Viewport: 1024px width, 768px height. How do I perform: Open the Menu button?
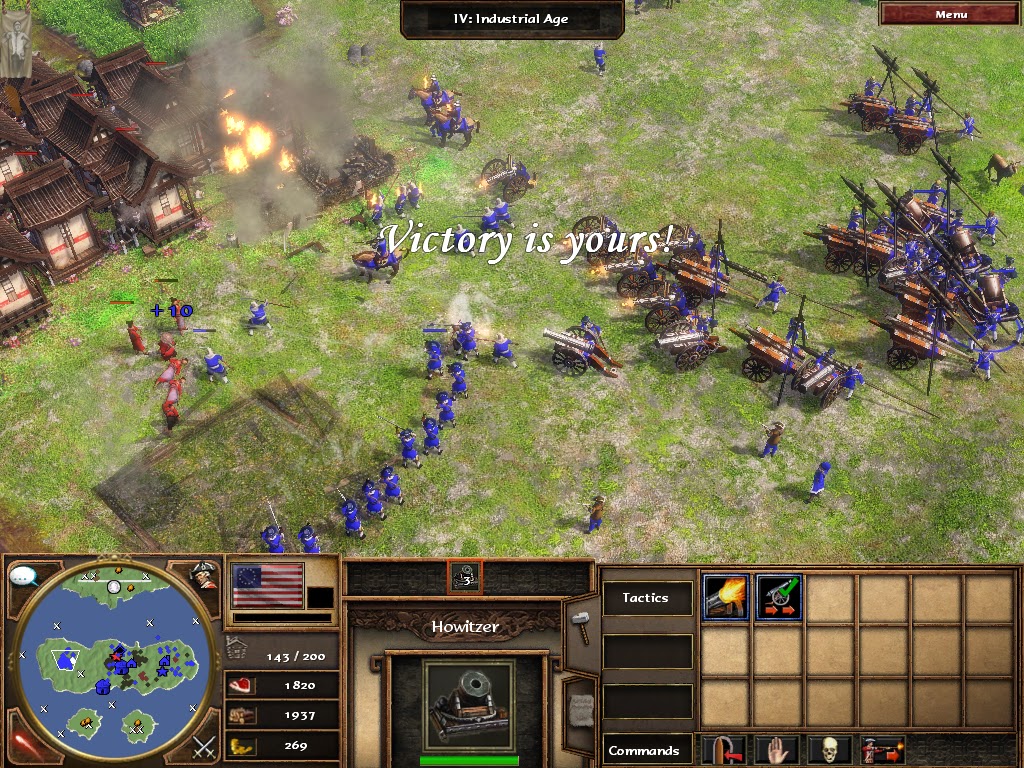[x=950, y=14]
